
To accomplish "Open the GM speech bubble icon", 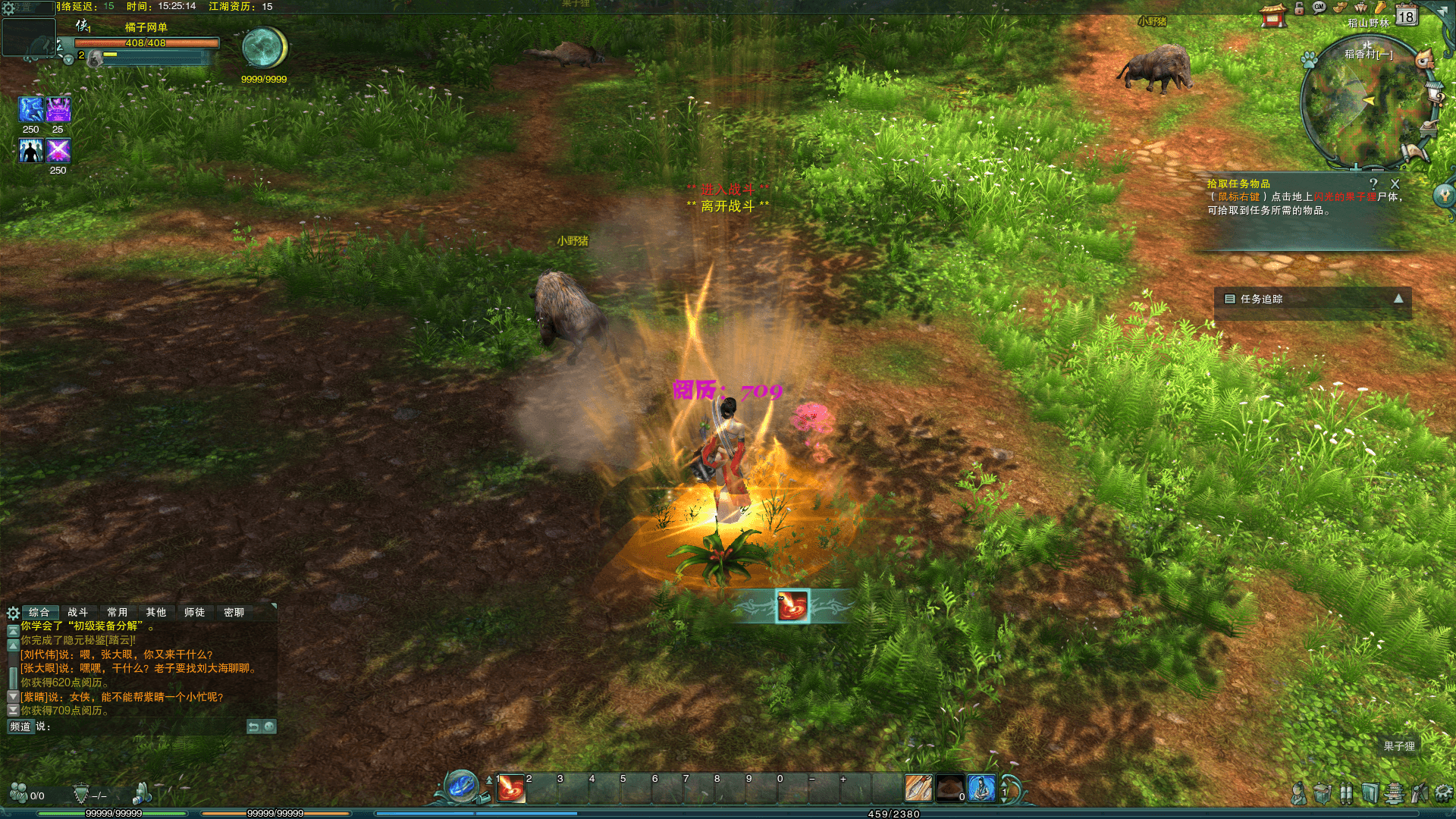I will click(x=1319, y=8).
